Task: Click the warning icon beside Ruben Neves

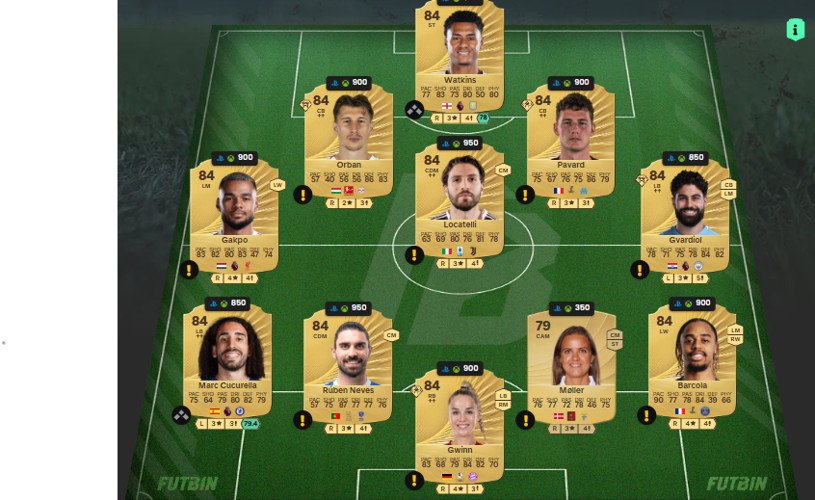Action: click(303, 420)
